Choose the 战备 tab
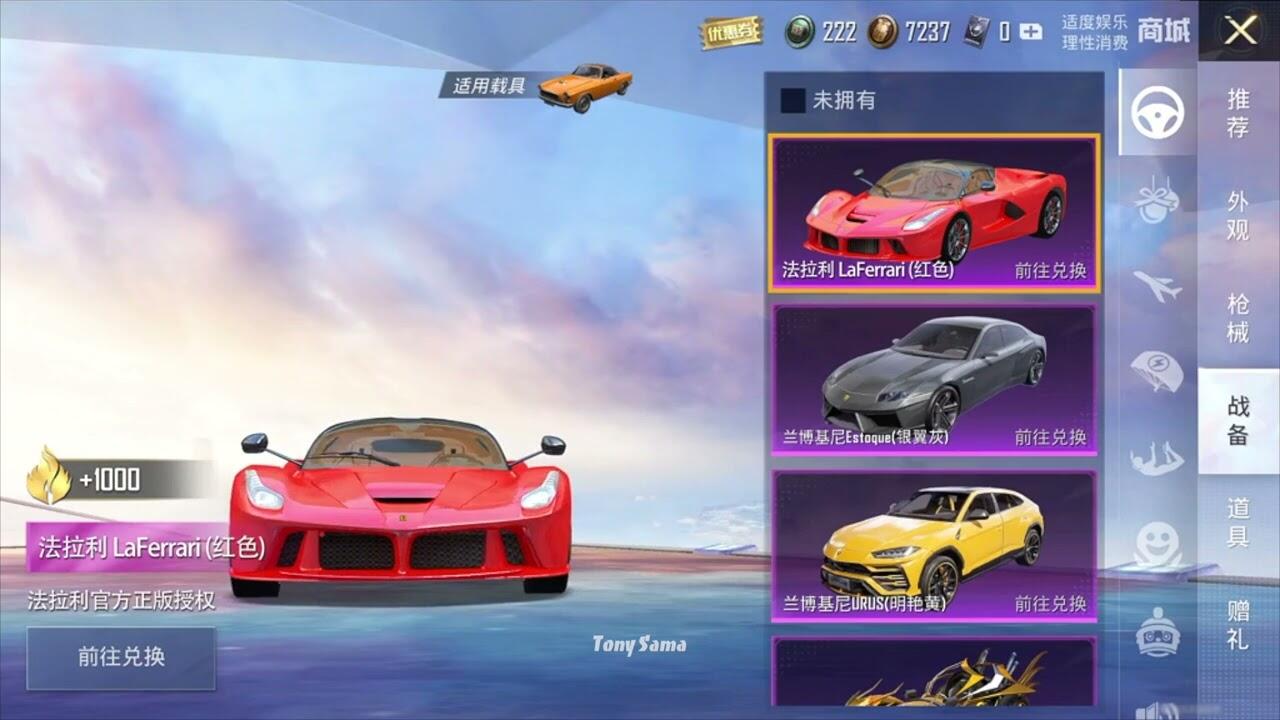 pos(1238,420)
